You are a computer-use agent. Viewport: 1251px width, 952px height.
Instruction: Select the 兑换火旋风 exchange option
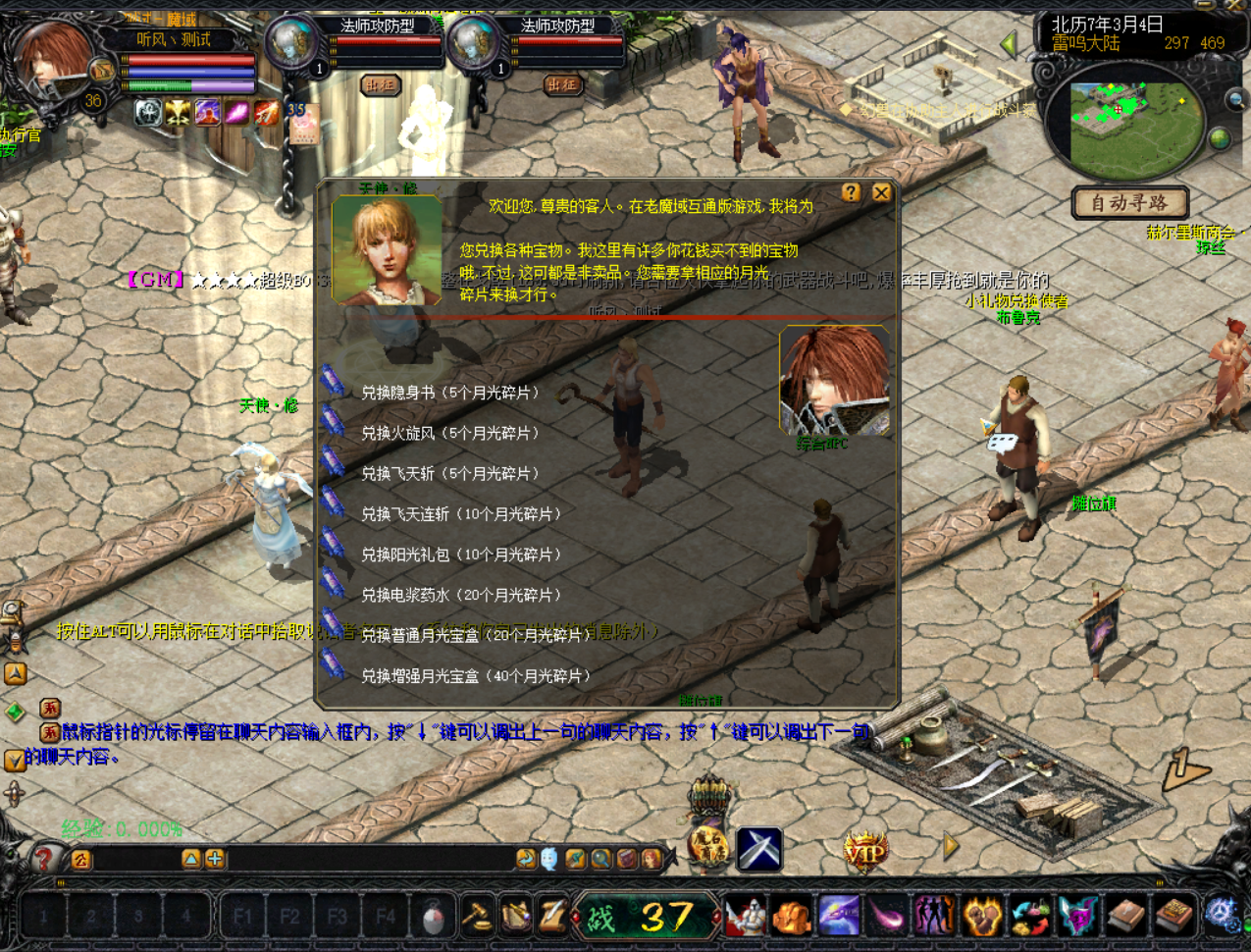coord(449,433)
